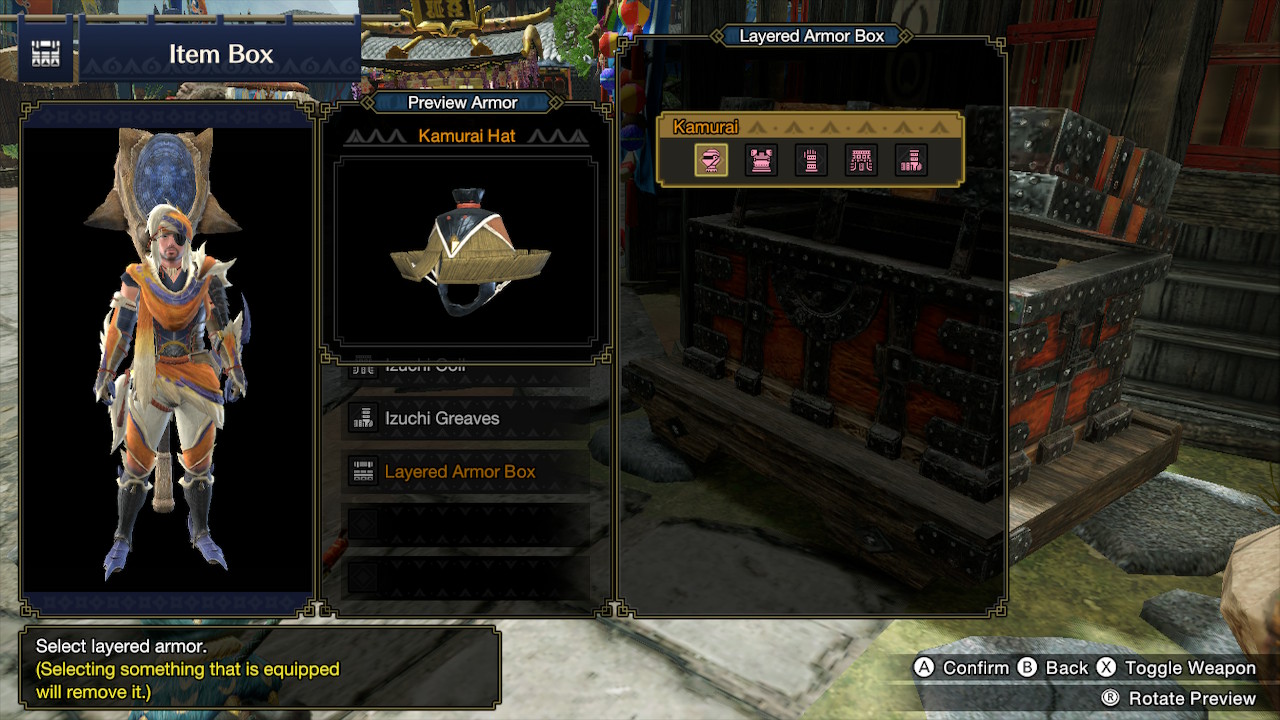Select the Kamurai leg armor icon
Screen dimensions: 1280x720
[x=910, y=160]
